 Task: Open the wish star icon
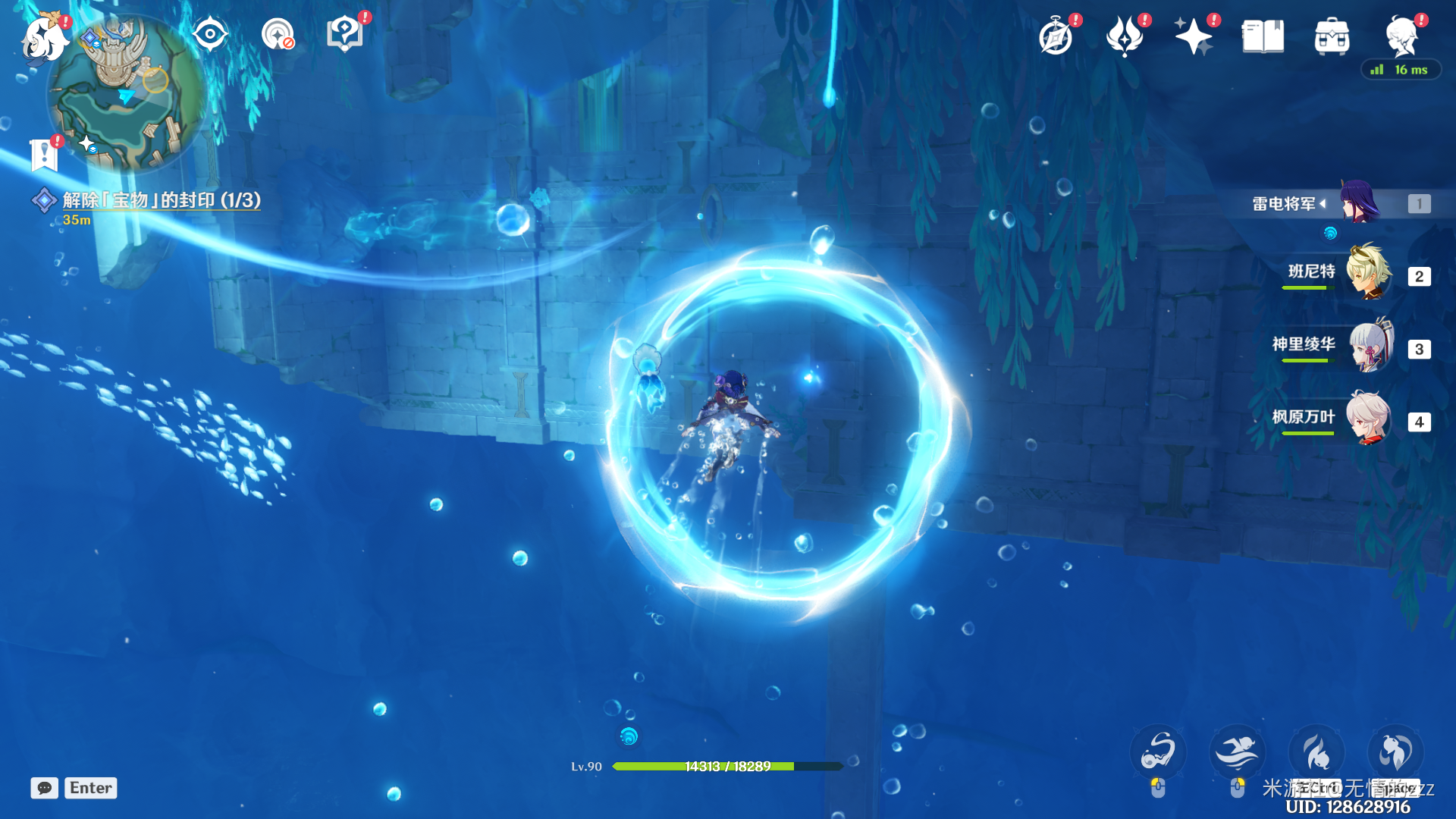tap(1193, 36)
